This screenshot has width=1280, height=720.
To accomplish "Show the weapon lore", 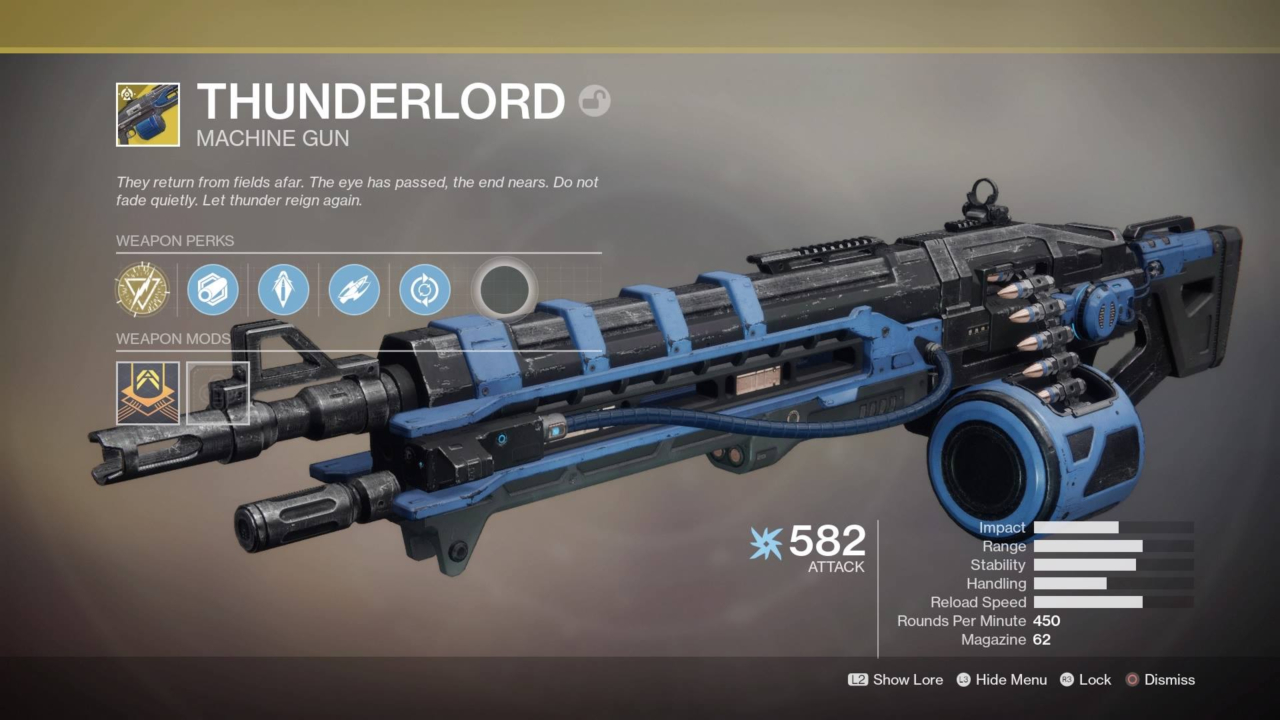I will click(896, 680).
